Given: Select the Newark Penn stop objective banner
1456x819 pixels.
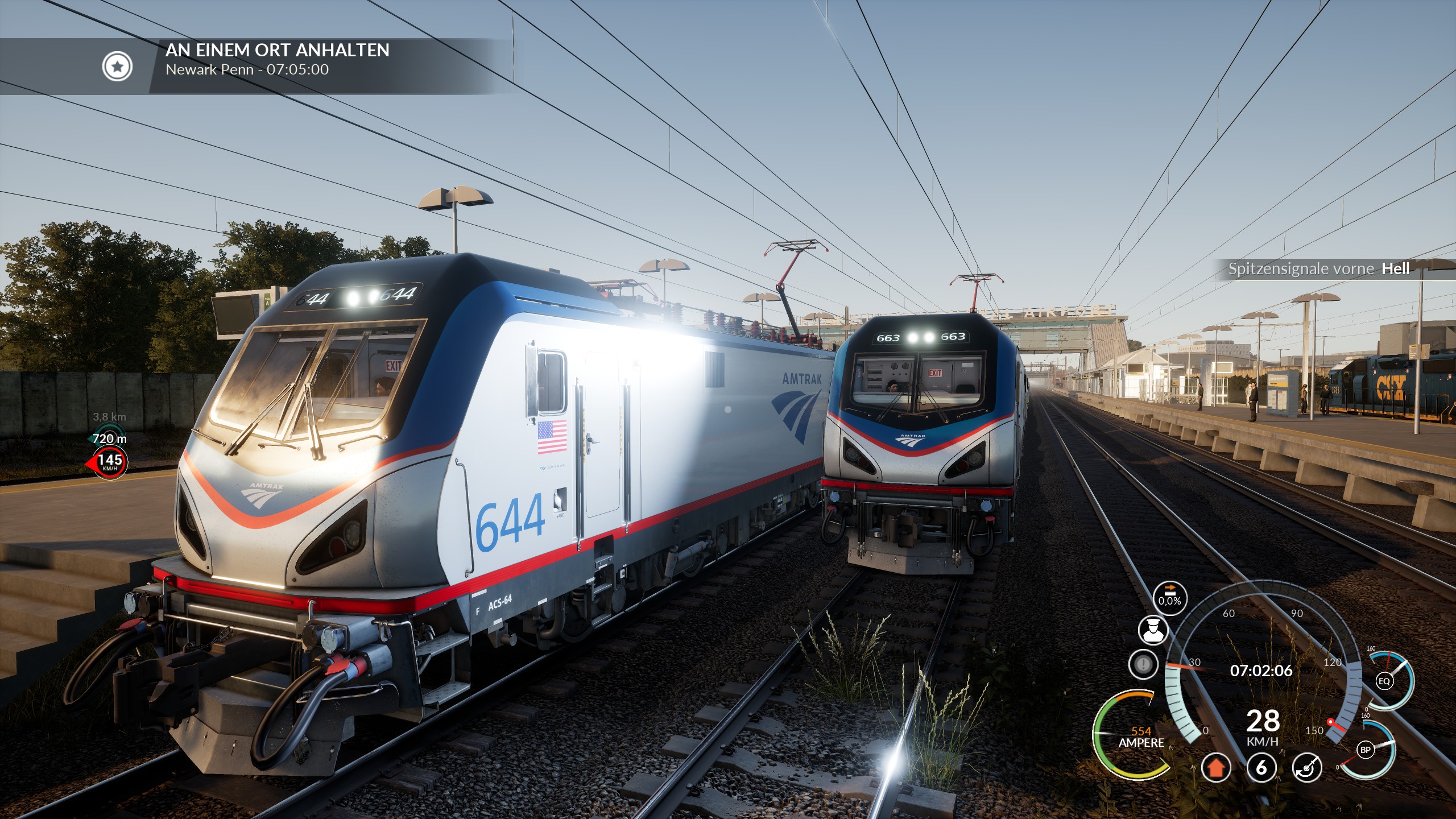Looking at the screenshot, I should [277, 60].
